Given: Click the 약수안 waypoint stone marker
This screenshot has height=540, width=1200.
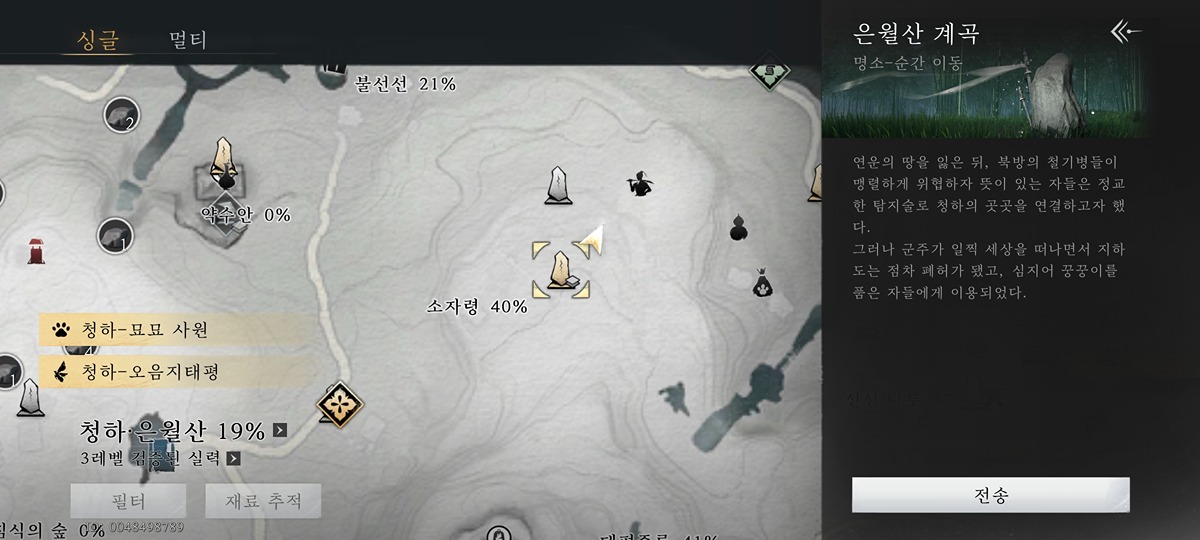Looking at the screenshot, I should click(x=224, y=160).
